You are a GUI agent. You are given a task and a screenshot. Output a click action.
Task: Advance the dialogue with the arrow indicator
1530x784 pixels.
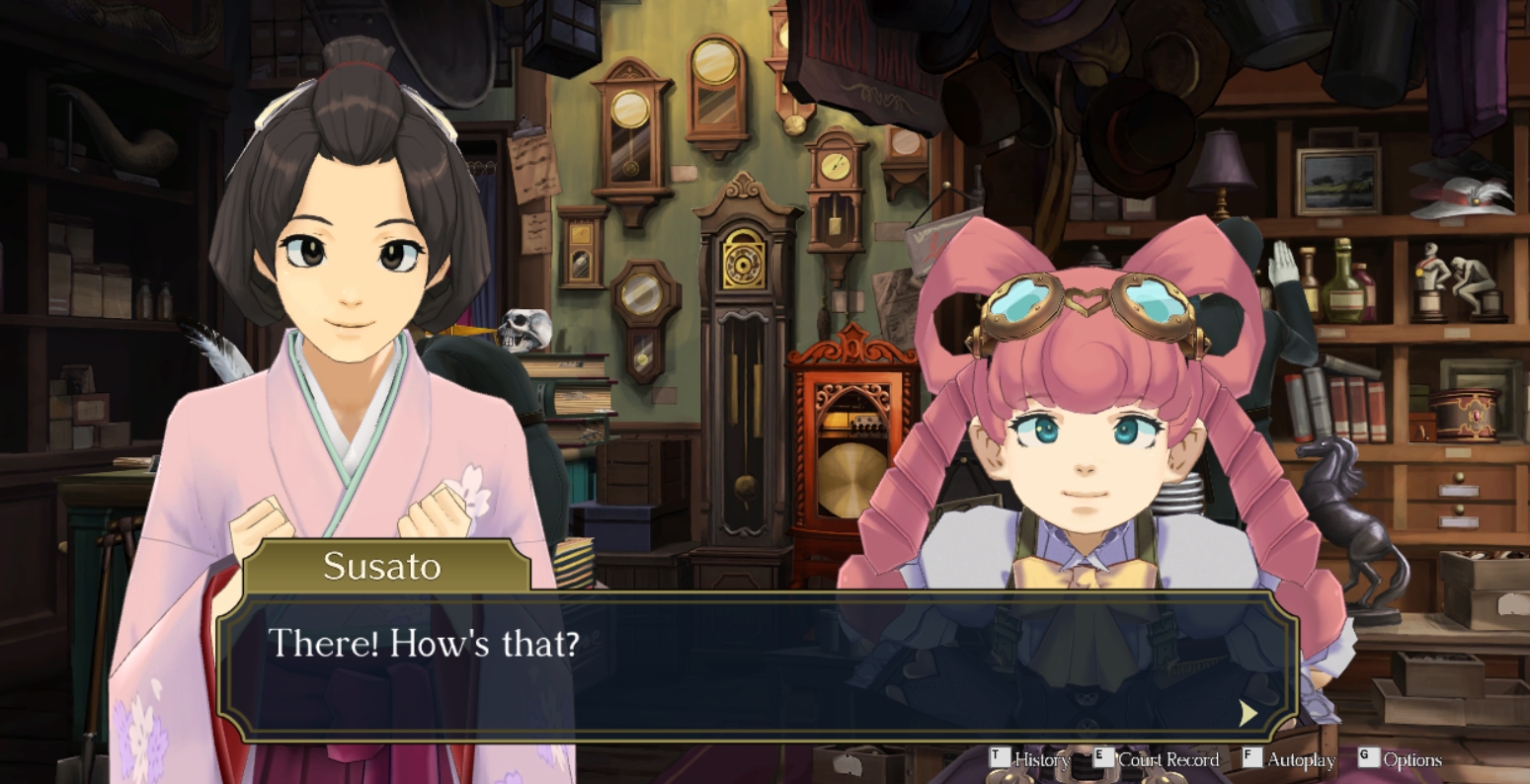[x=1248, y=713]
